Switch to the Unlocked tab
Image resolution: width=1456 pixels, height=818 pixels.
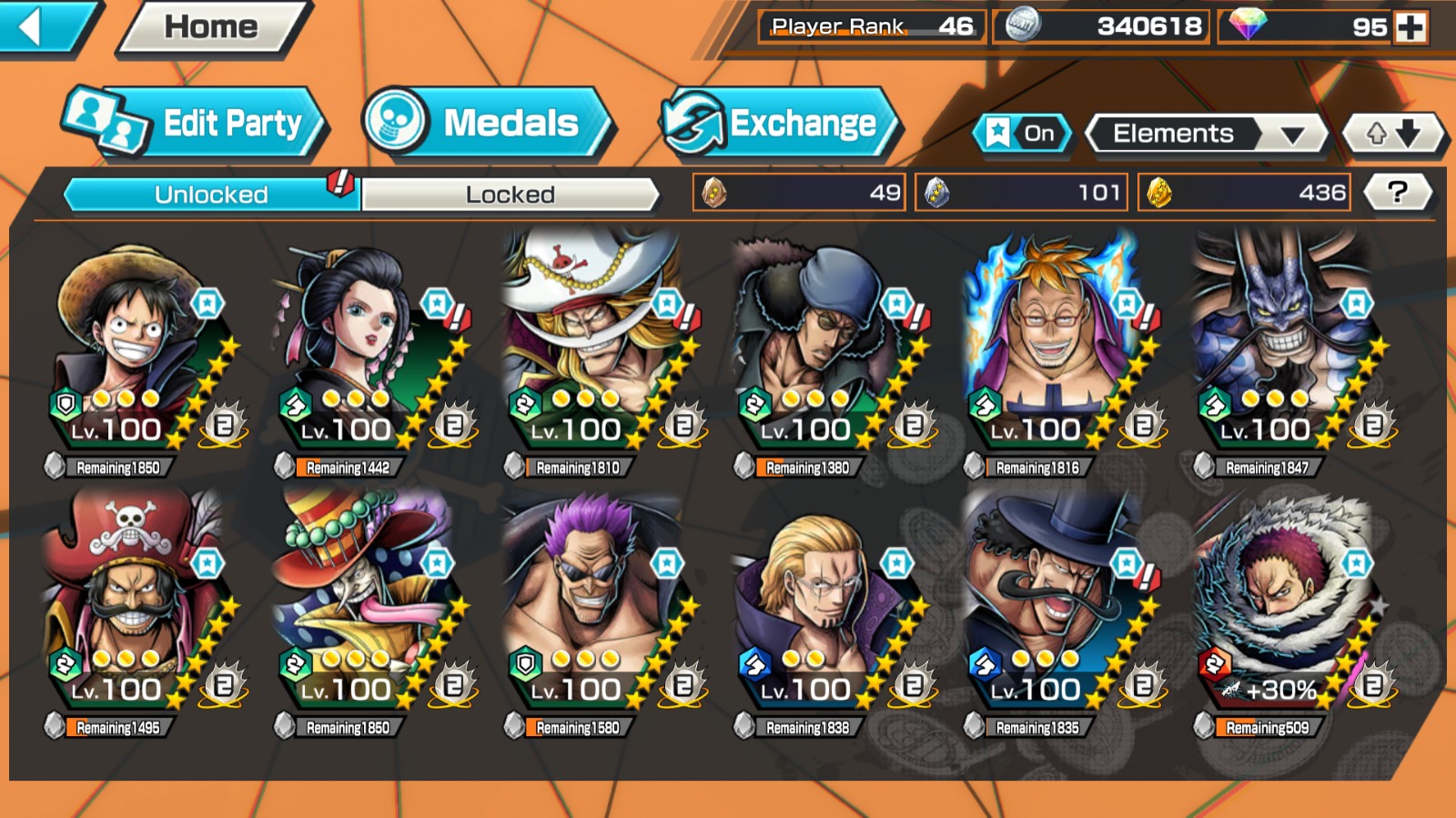click(x=211, y=194)
